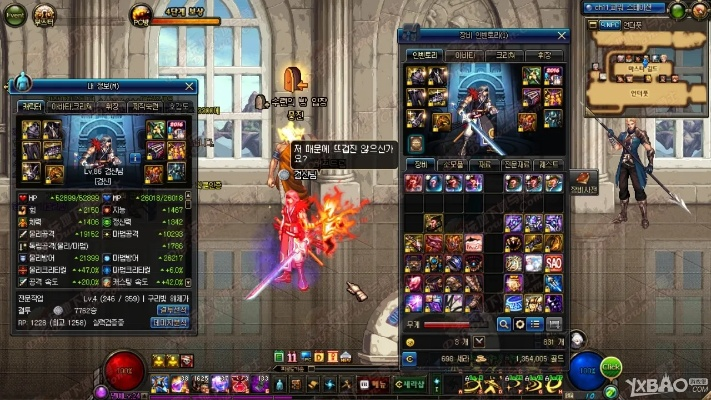Image resolution: width=711 pixels, height=400 pixels.
Task: Open the PC방 reward icon
Action: [141, 14]
